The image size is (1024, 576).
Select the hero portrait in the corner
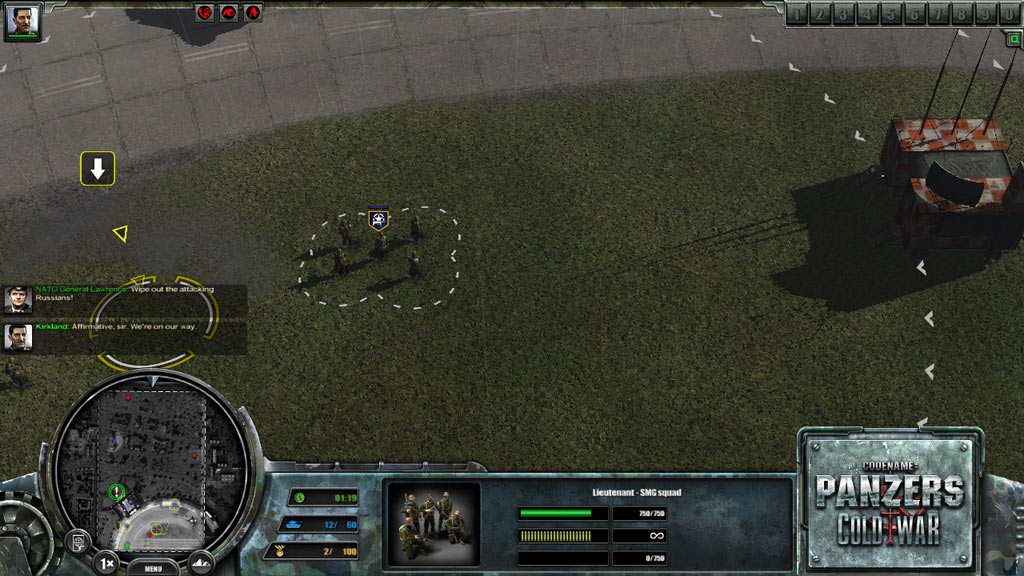22,22
